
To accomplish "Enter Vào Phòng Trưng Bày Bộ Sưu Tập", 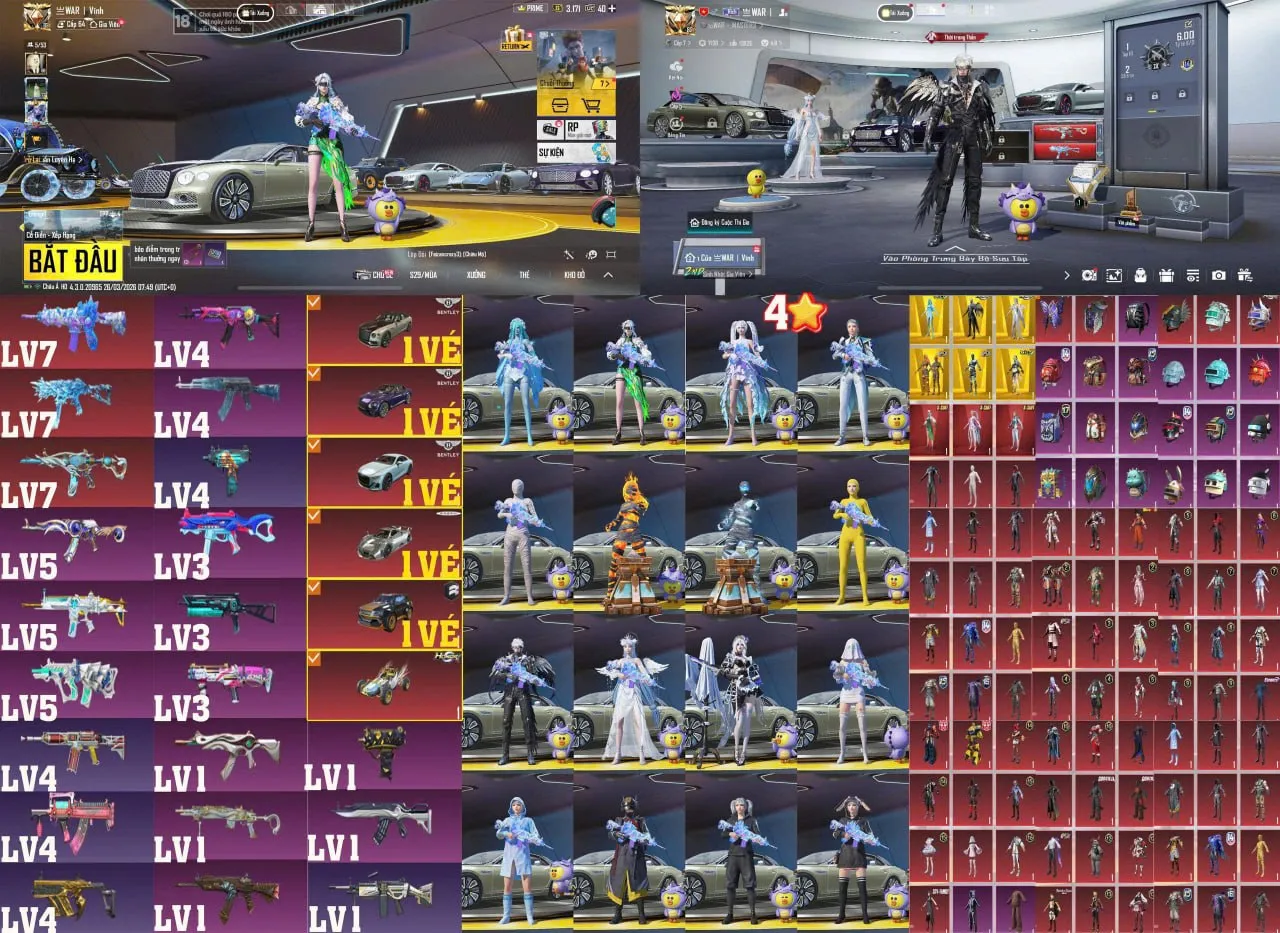I will [954, 258].
